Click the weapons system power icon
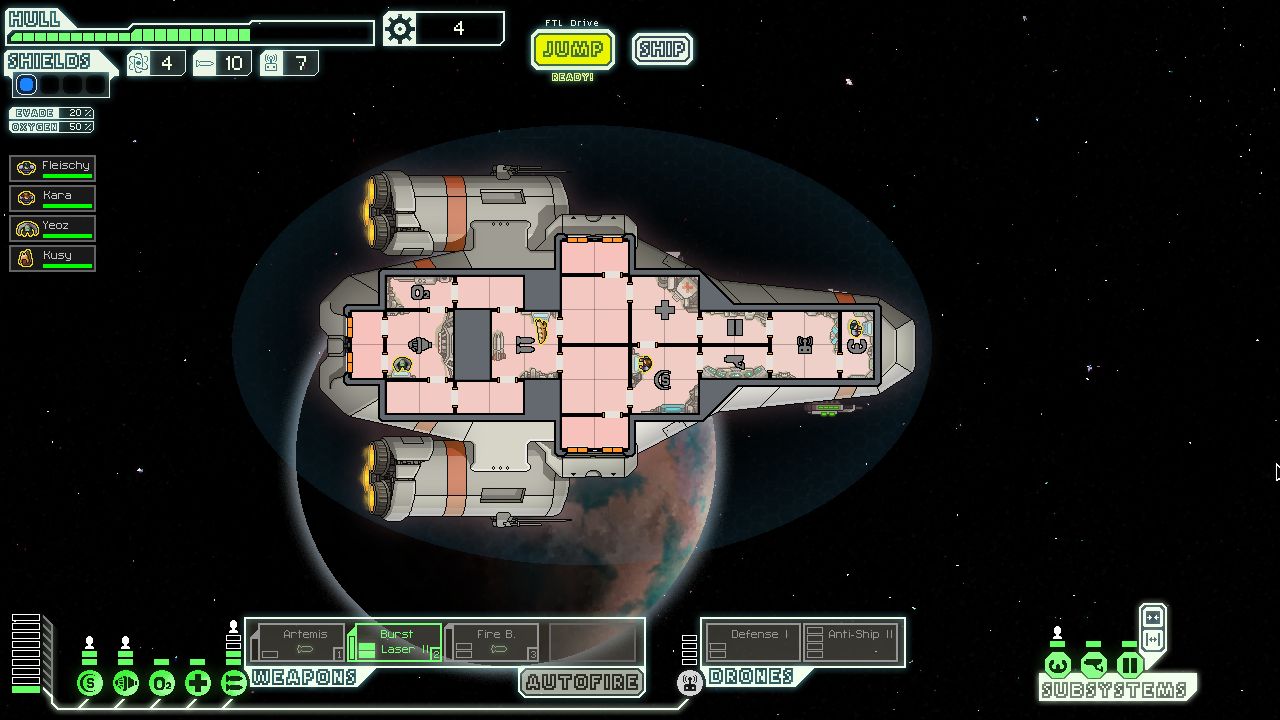 pos(234,684)
